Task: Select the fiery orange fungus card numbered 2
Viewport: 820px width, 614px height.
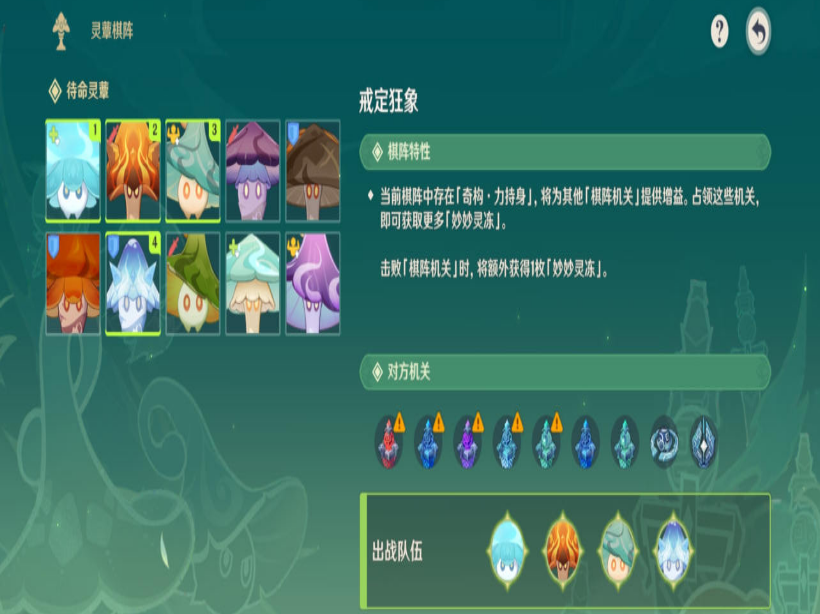Action: 133,171
